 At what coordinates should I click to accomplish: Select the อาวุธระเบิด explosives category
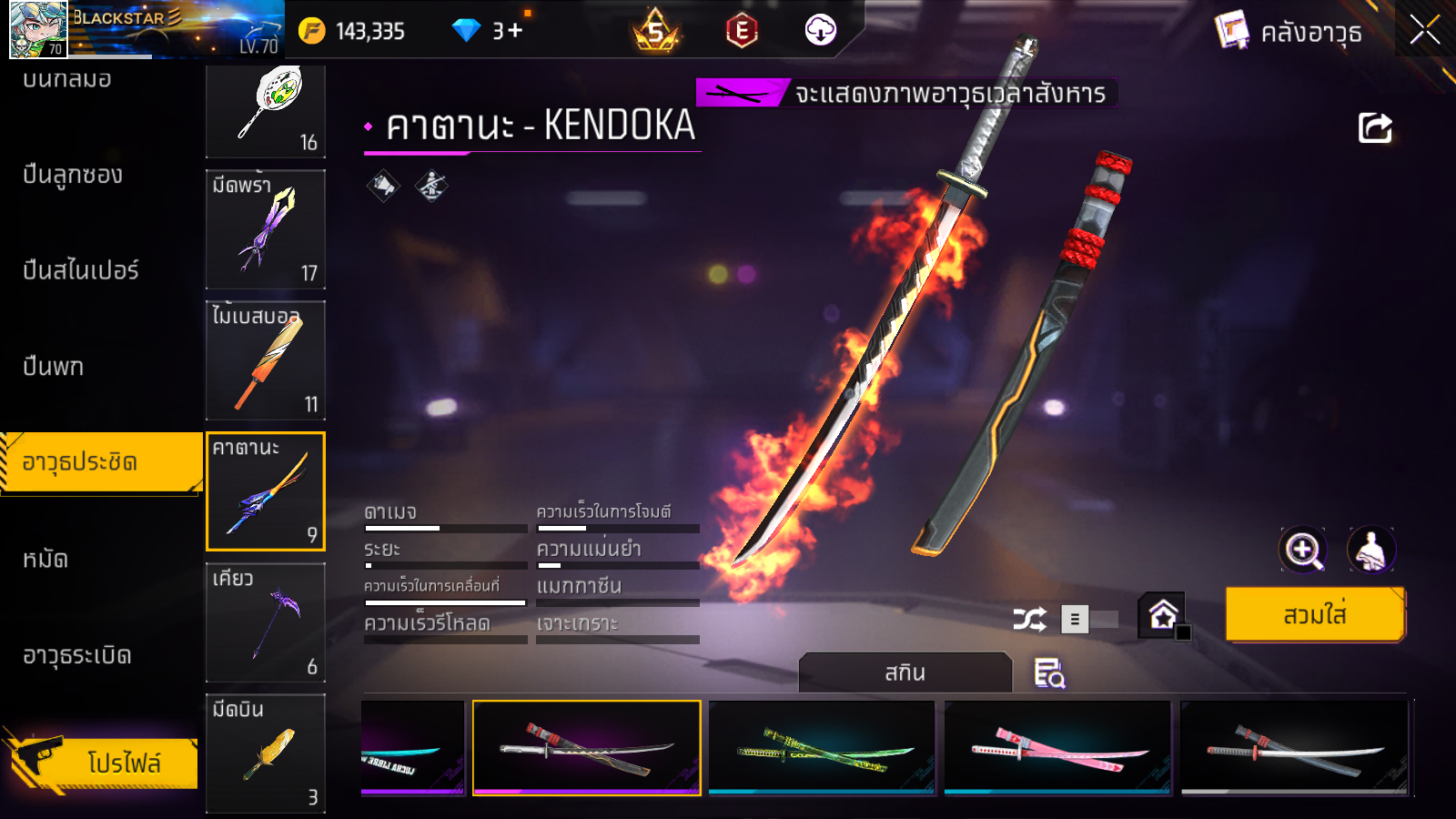click(77, 655)
